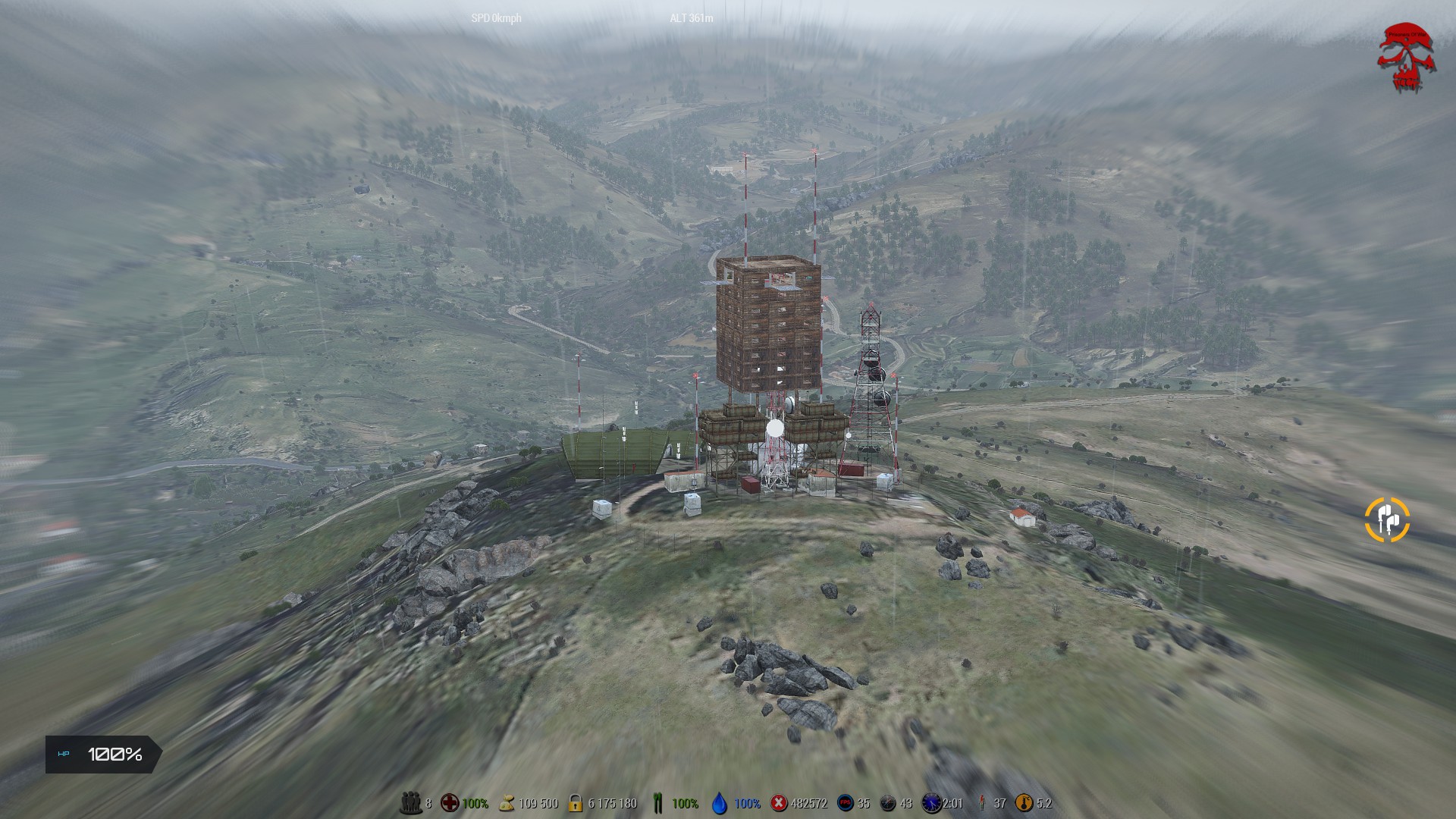Screen dimensions: 1456x819
Task: Select the compass heading icon
Action: (888, 803)
